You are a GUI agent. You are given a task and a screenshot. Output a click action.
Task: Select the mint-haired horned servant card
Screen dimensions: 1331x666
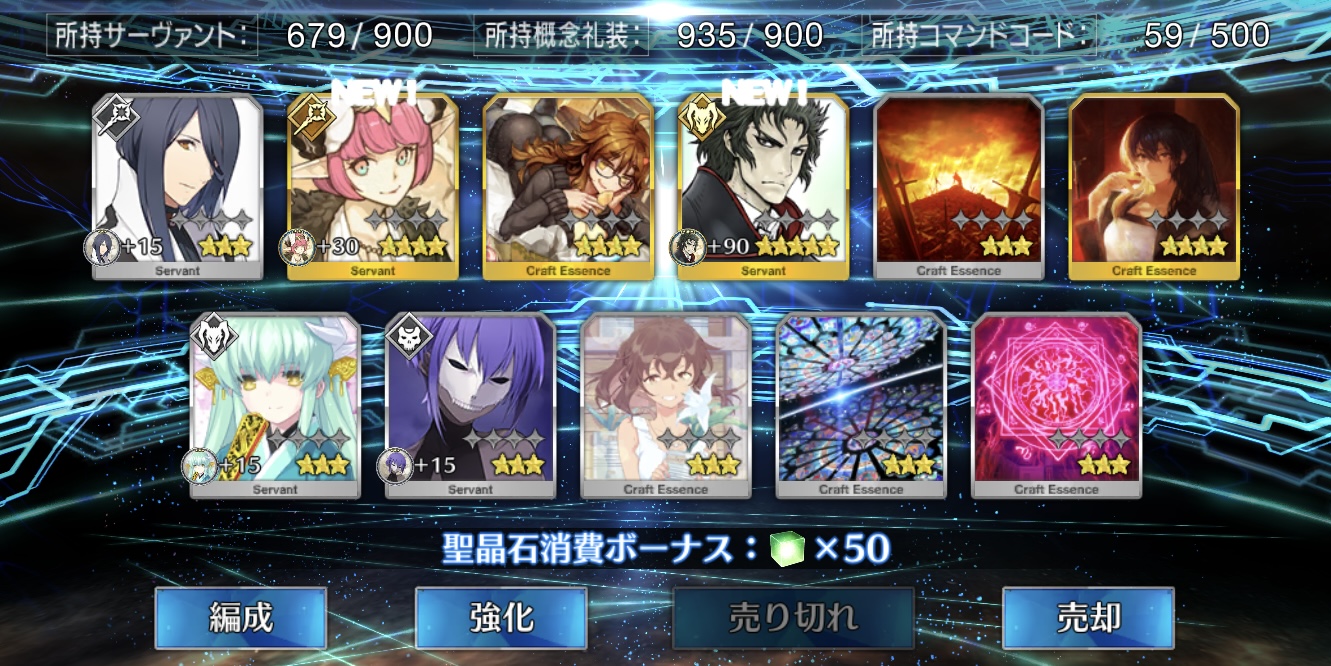pos(275,403)
